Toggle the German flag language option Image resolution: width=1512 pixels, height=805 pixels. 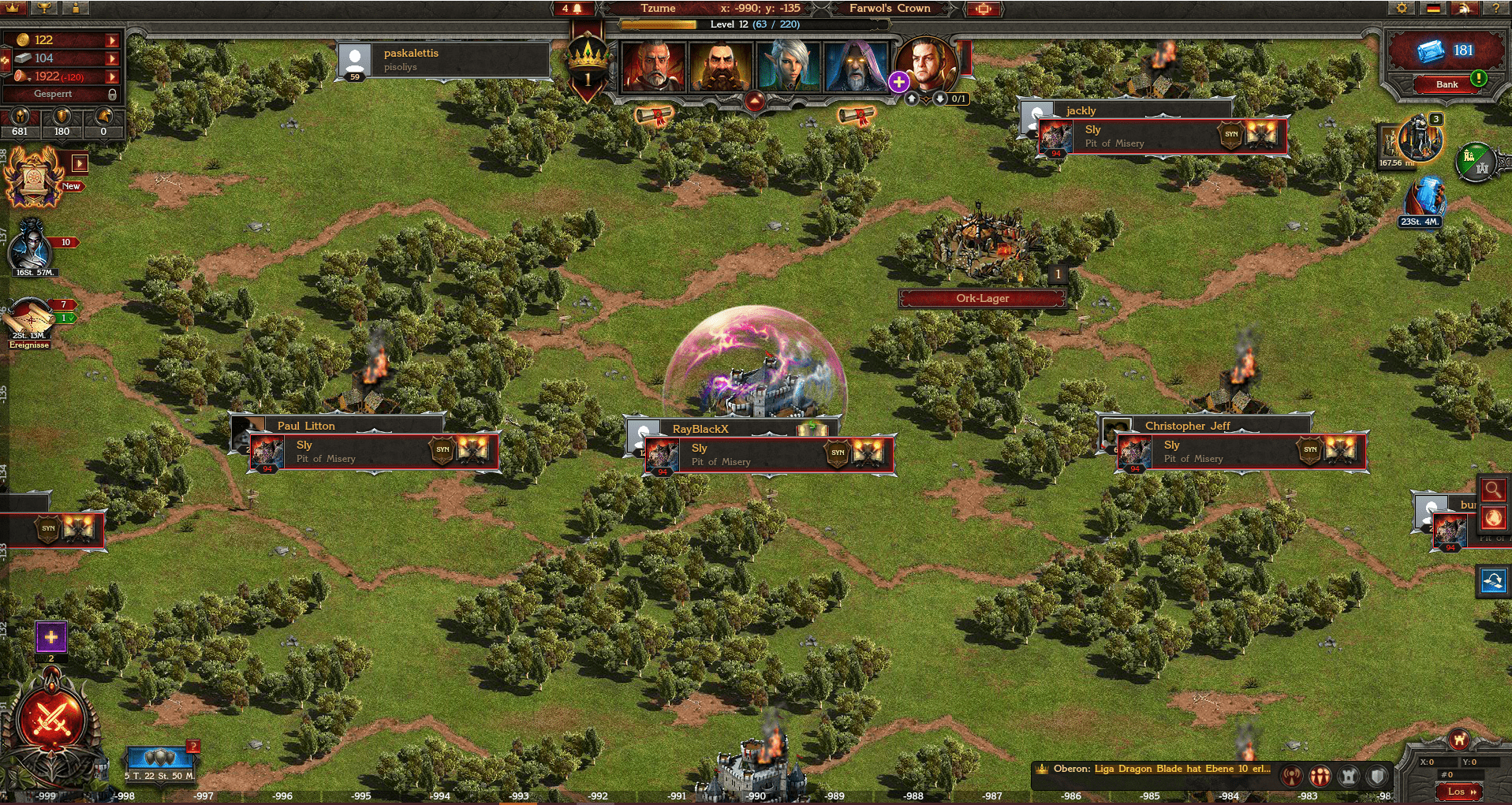pos(1434,8)
